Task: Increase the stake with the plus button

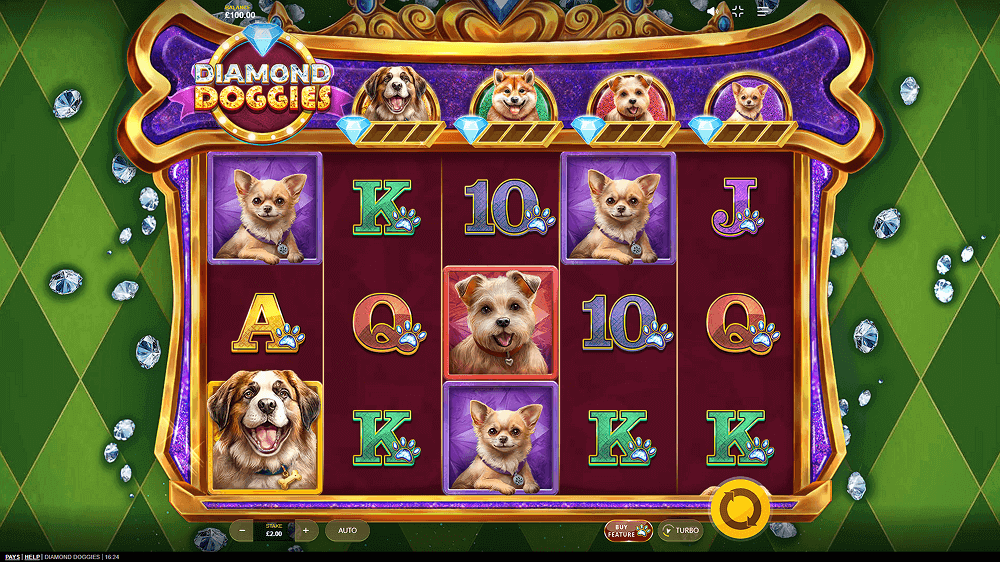Action: [306, 530]
